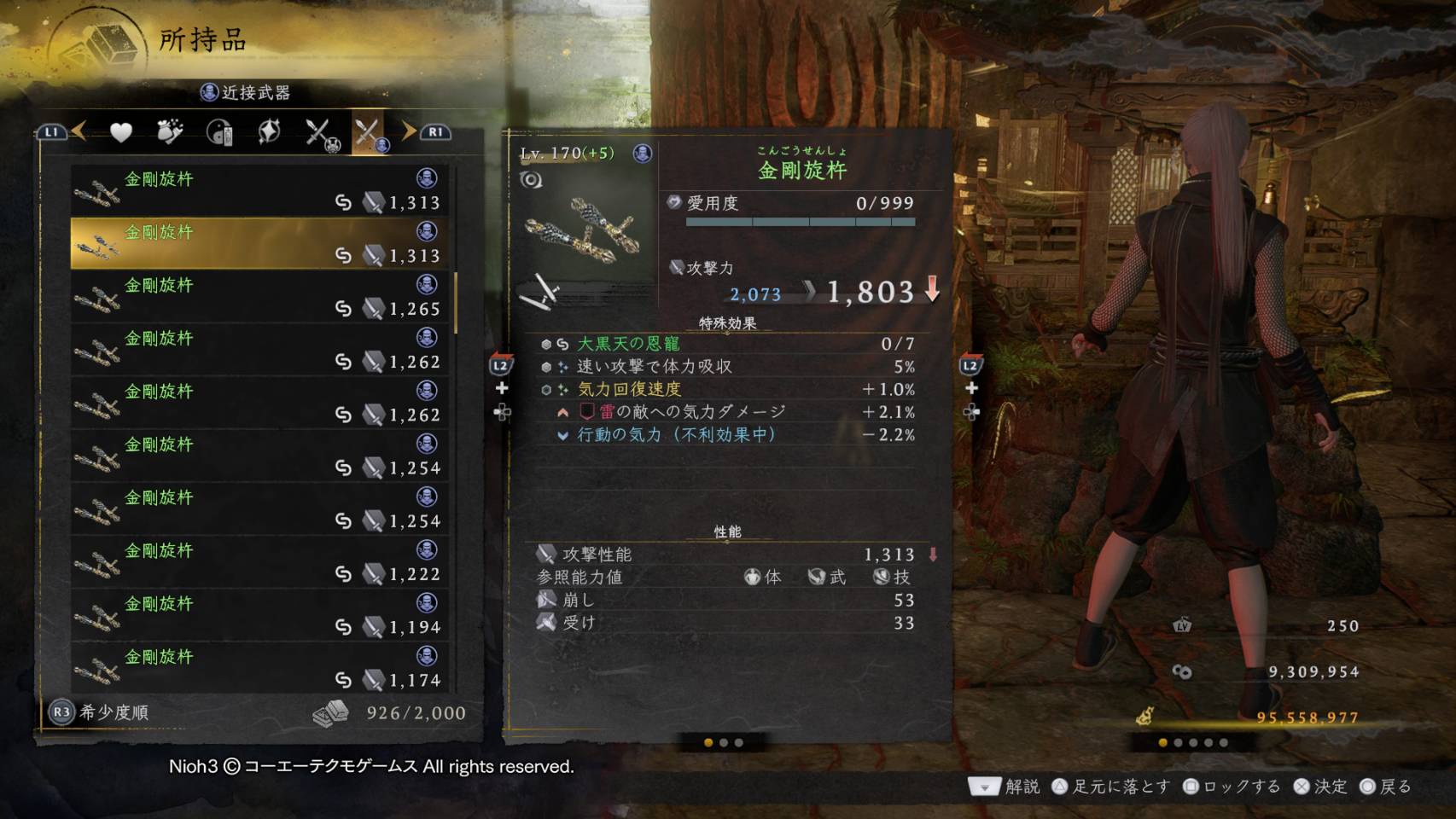The height and width of the screenshot is (819, 1456).
Task: Select the 金剛旋杵 with 1,174 attack
Action: pos(260,667)
